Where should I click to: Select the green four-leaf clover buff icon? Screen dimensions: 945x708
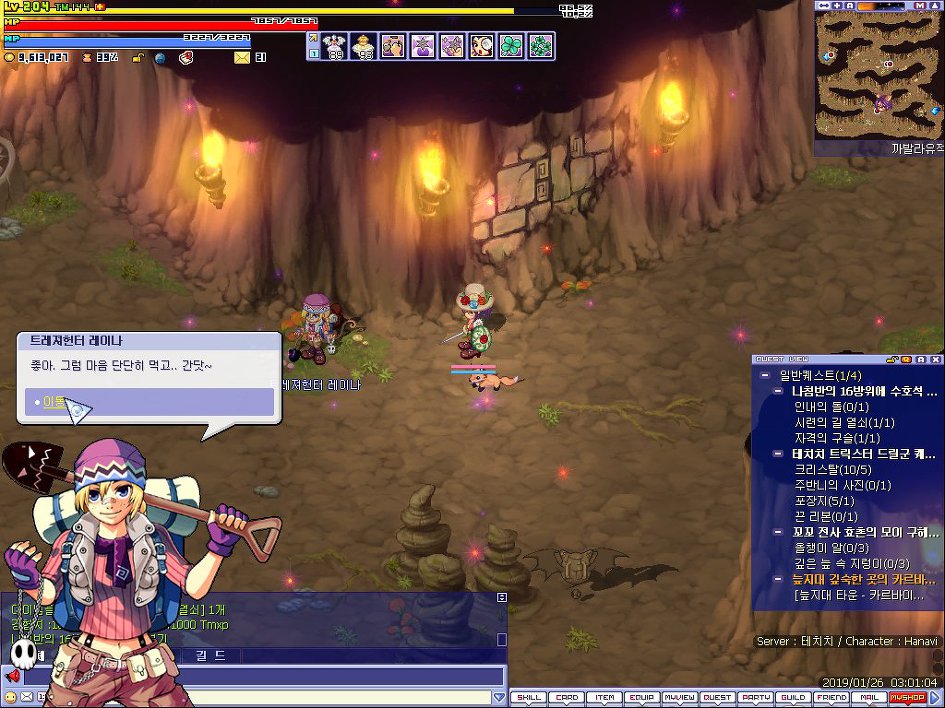[511, 46]
